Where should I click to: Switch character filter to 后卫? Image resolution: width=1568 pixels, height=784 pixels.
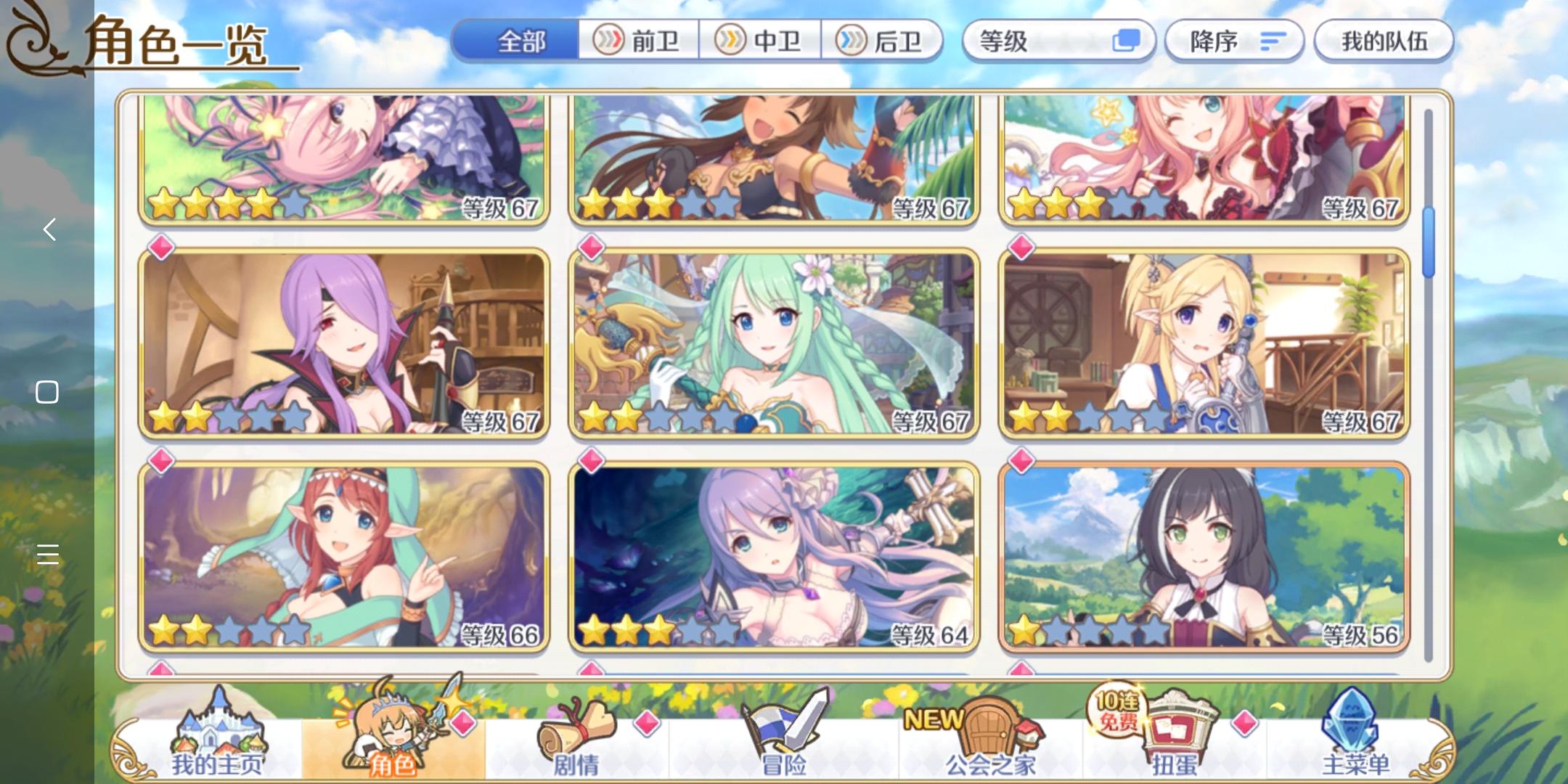point(881,42)
